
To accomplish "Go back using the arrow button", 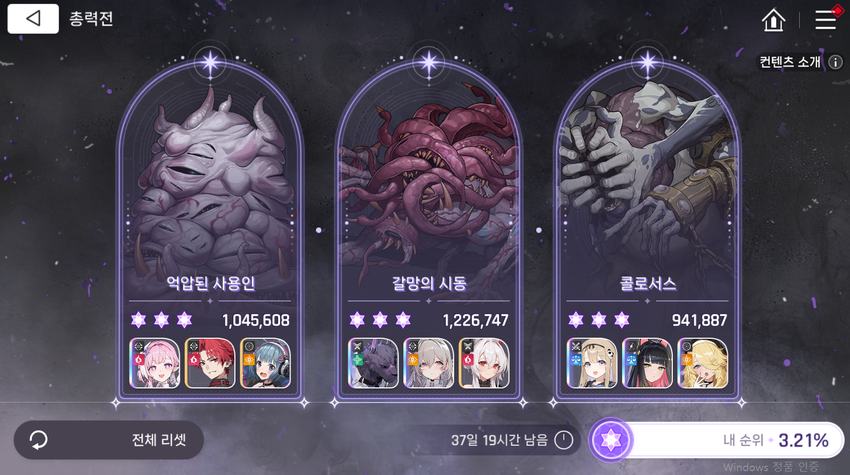I will [33, 19].
